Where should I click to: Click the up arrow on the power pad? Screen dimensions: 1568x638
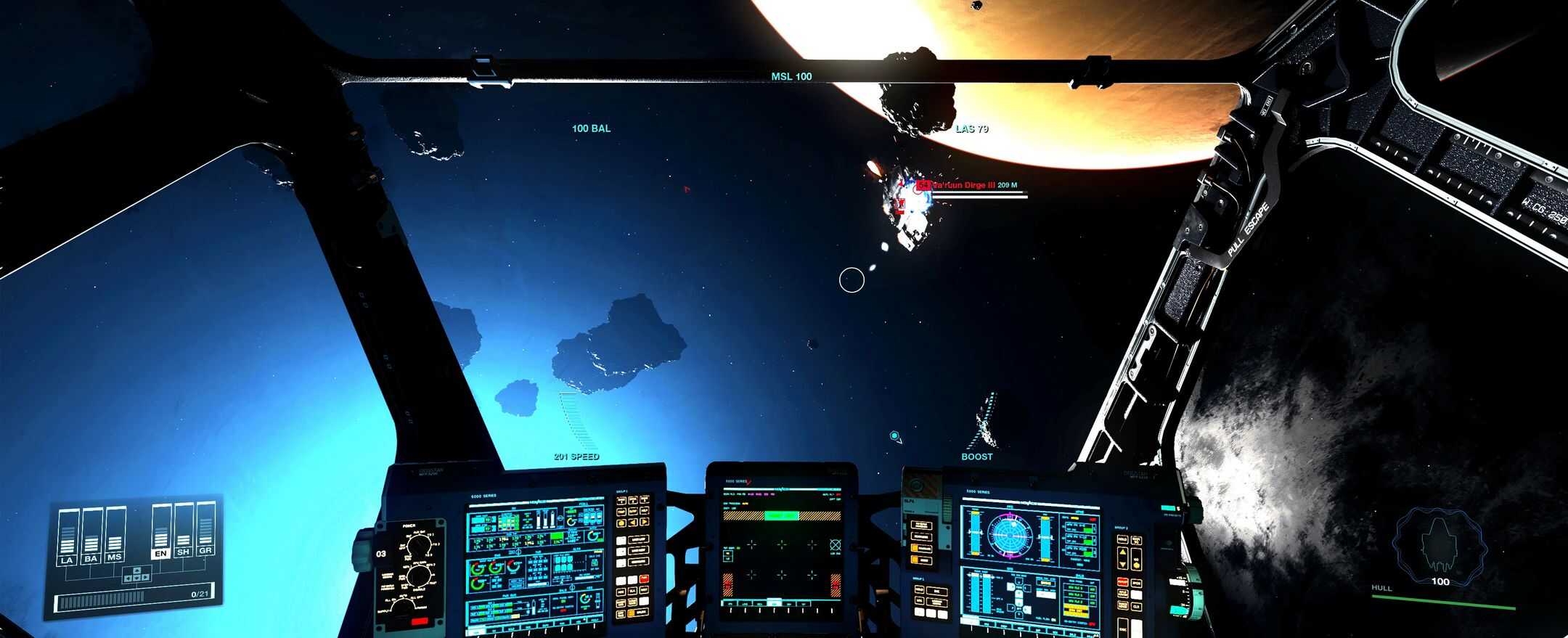coord(137,570)
